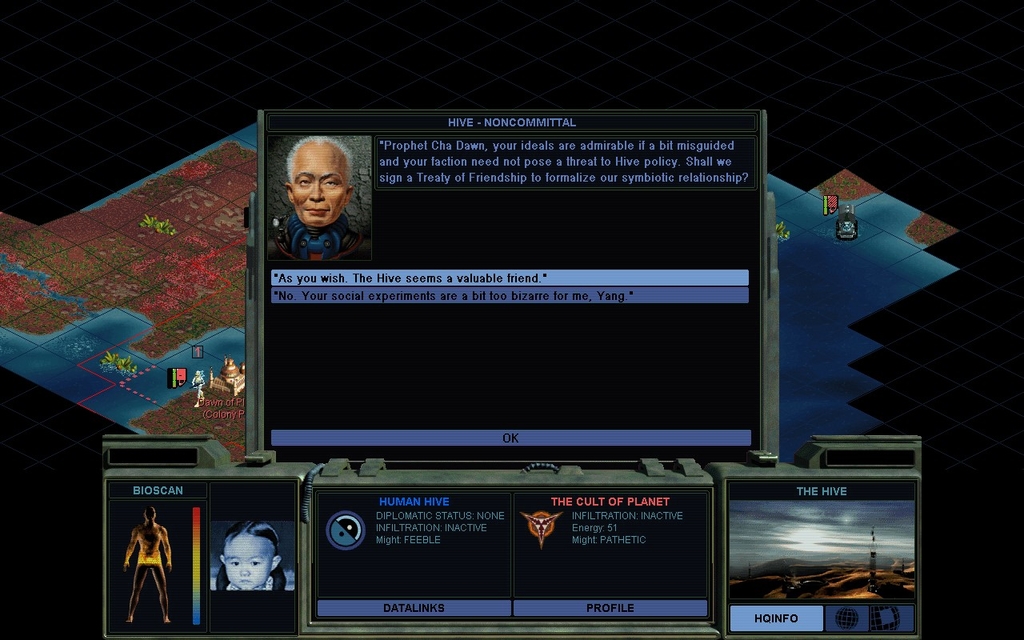Click the Cult of Planet faction emblem

(541, 529)
